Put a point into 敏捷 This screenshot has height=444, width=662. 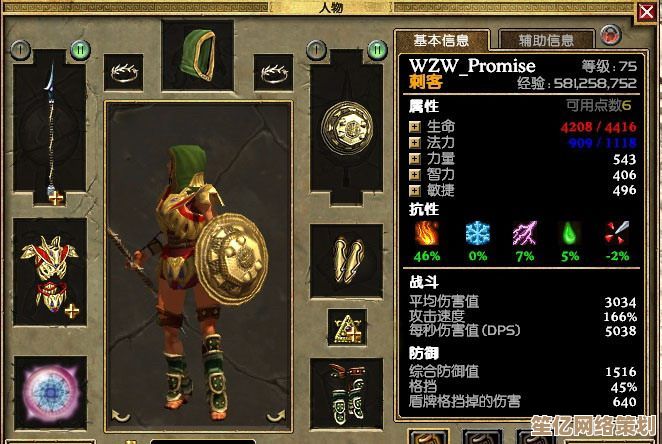414,190
